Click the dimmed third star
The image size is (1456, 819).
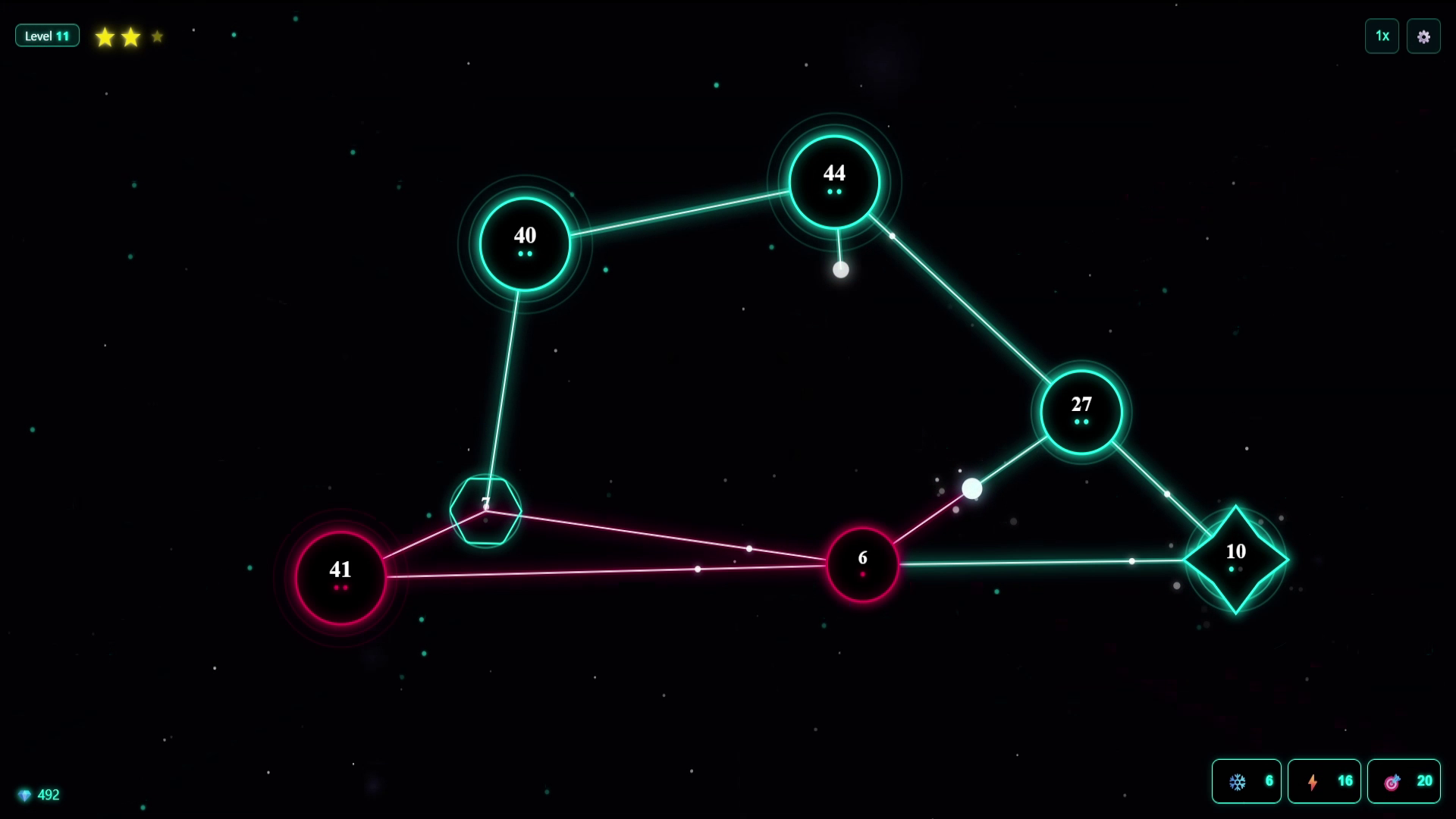[x=156, y=36]
